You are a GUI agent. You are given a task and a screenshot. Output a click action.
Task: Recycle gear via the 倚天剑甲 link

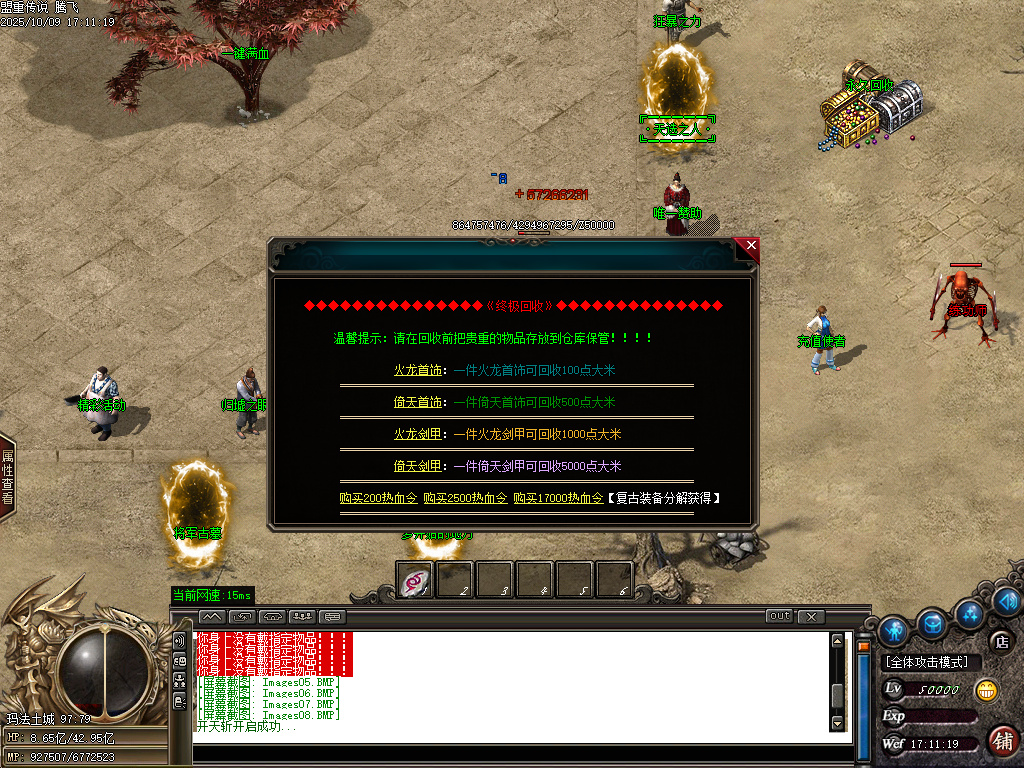coord(417,466)
